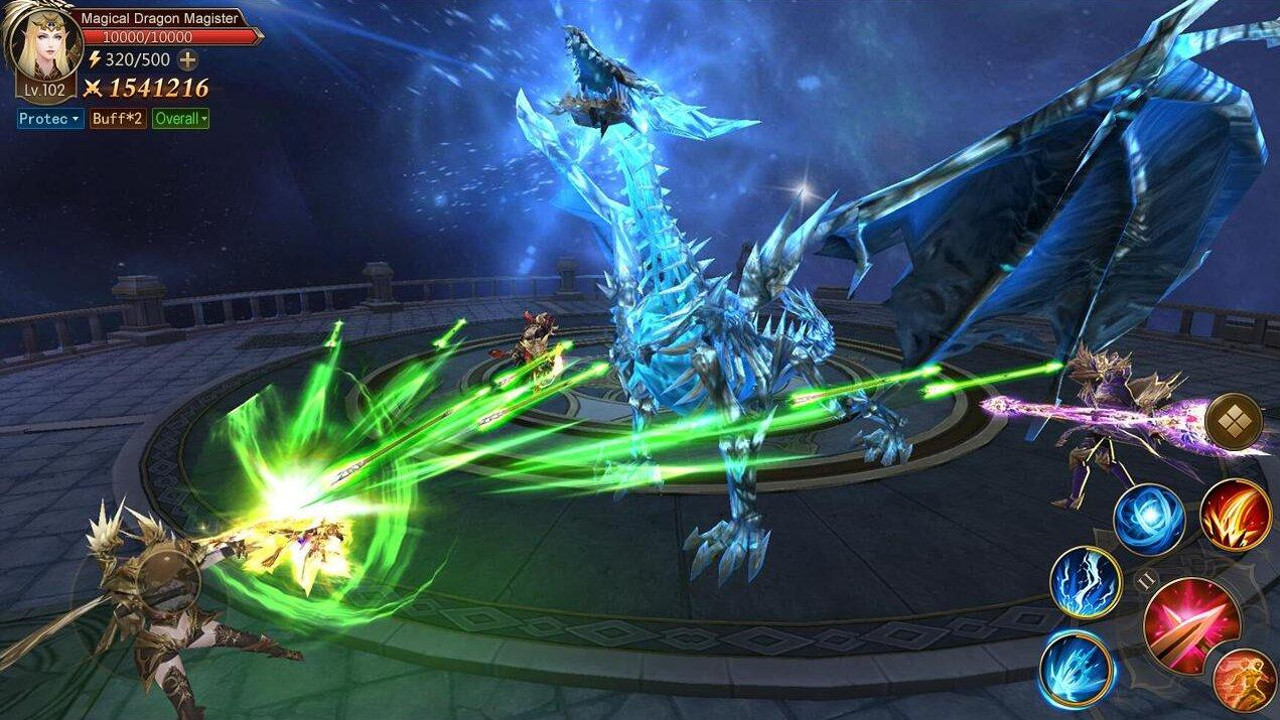Viewport: 1280px width, 720px height.
Task: Cast the lightning strike skill
Action: [x=1088, y=582]
